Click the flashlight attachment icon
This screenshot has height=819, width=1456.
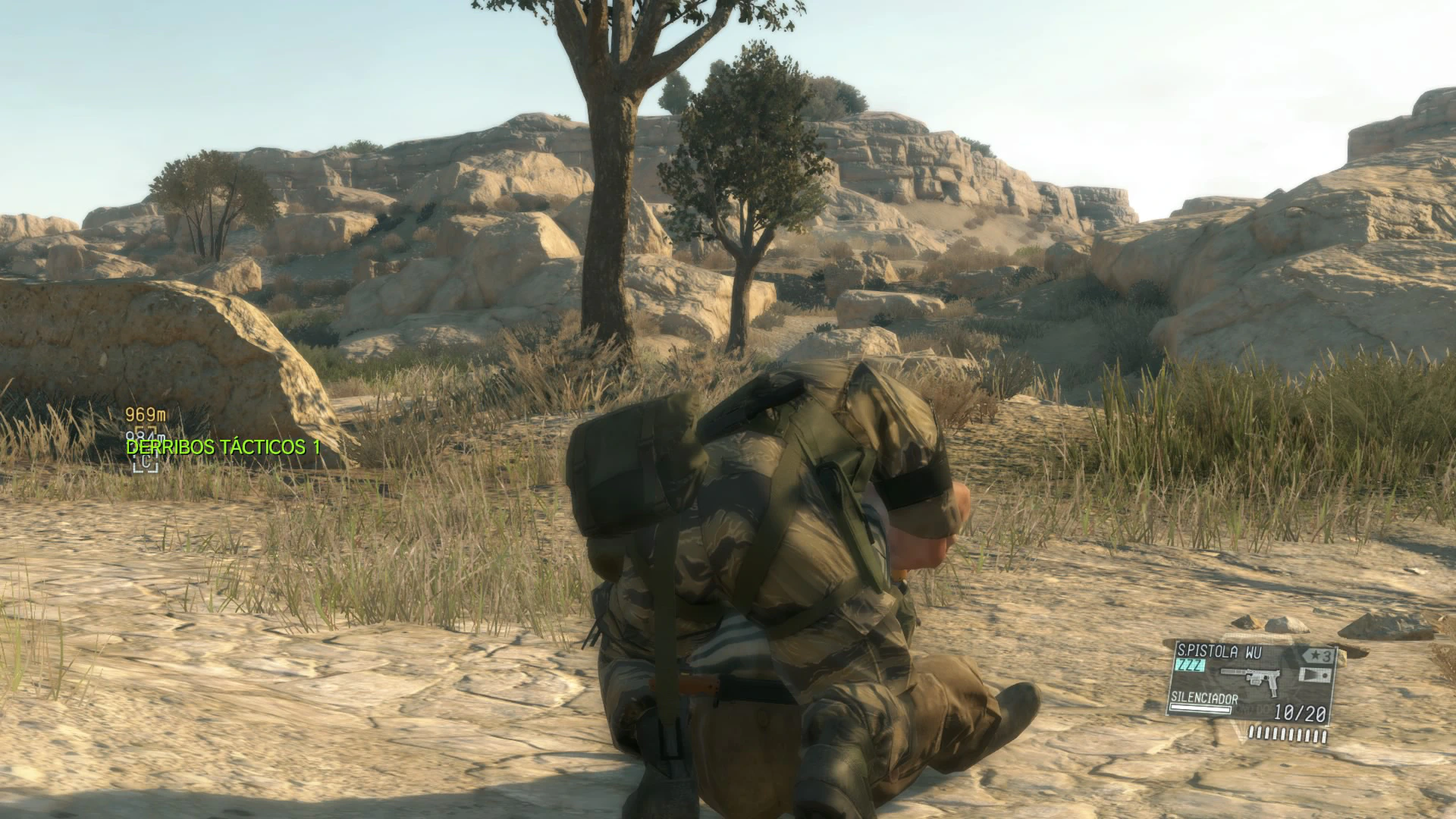point(1315,676)
